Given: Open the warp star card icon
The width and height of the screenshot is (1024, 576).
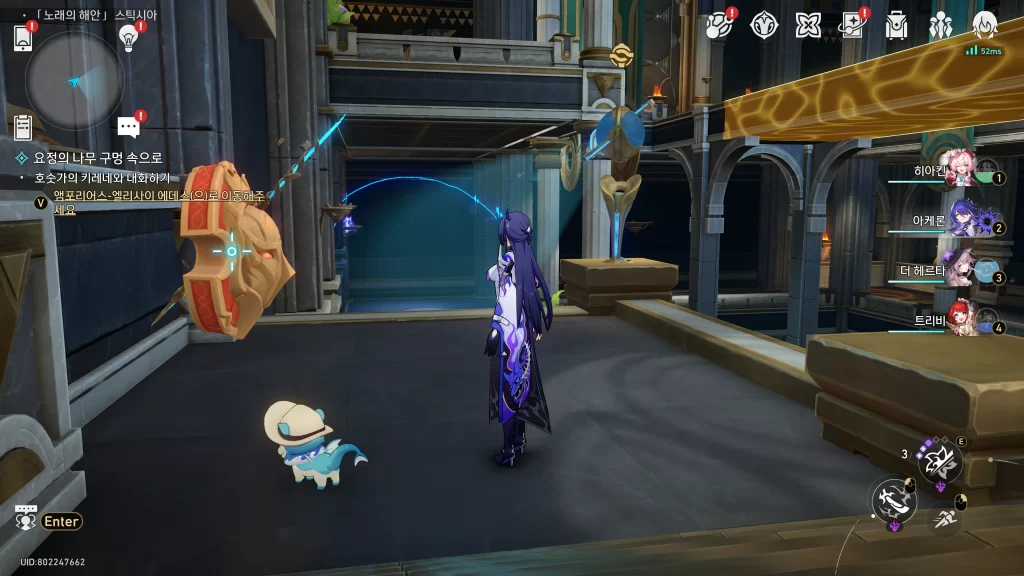Looking at the screenshot, I should point(852,25).
